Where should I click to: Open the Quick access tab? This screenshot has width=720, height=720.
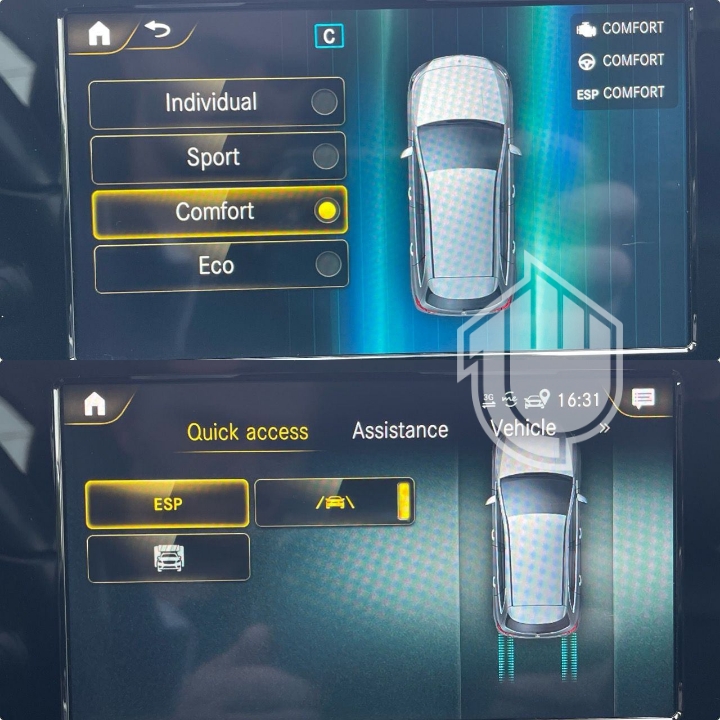click(x=247, y=432)
